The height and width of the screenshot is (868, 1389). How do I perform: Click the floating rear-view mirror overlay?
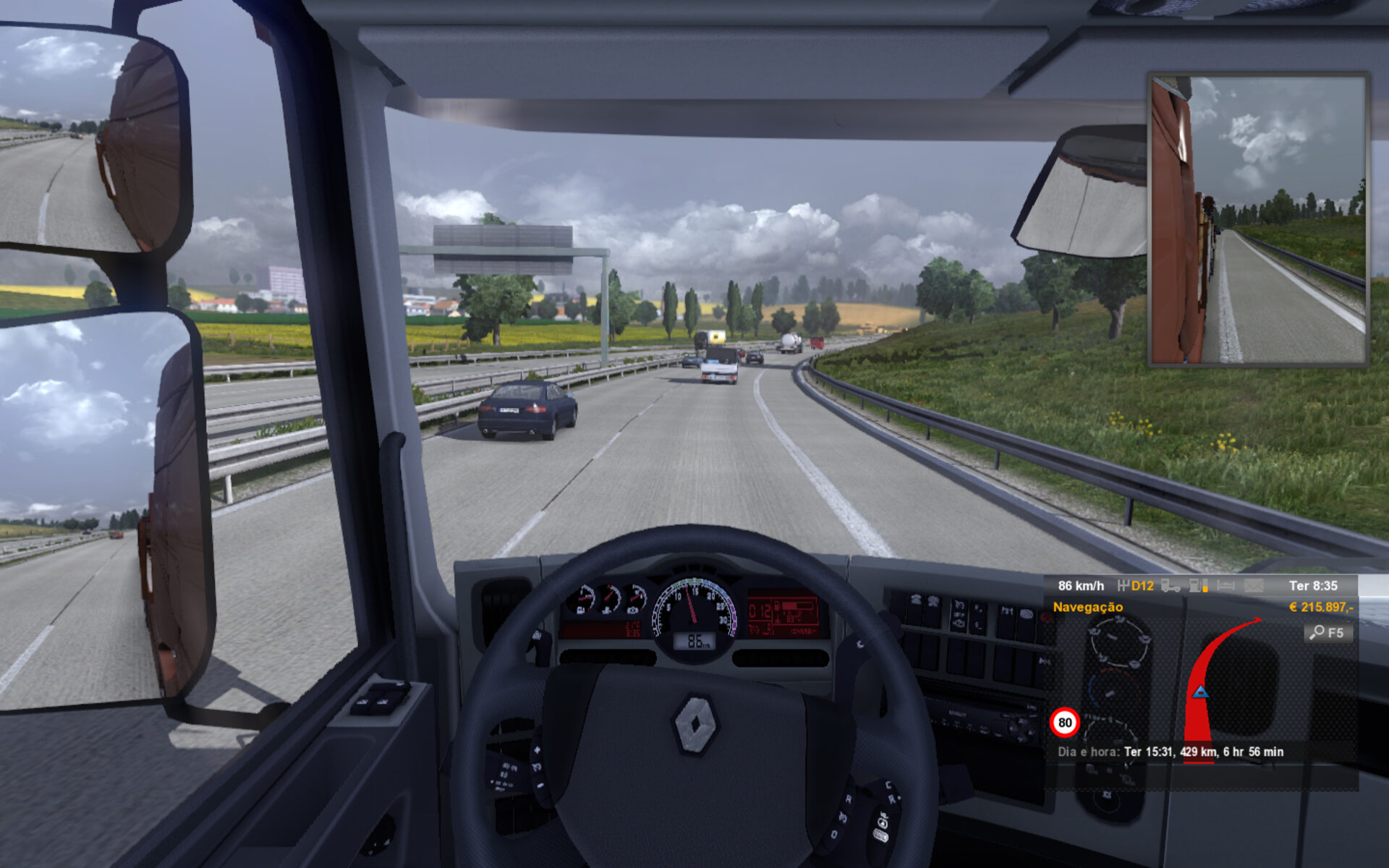(1258, 219)
